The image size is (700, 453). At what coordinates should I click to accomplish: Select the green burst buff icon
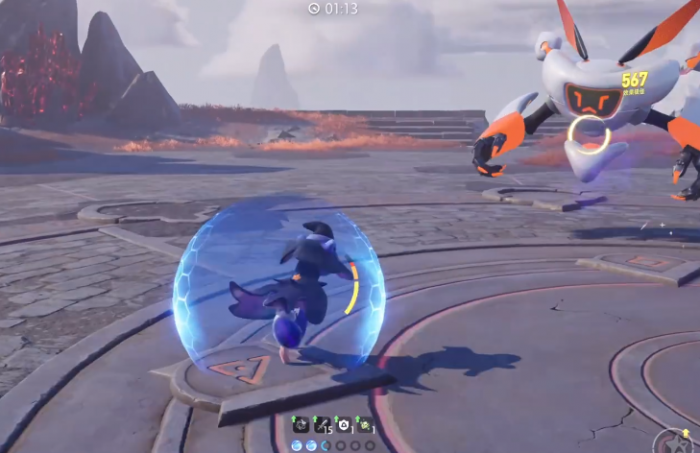(365, 424)
